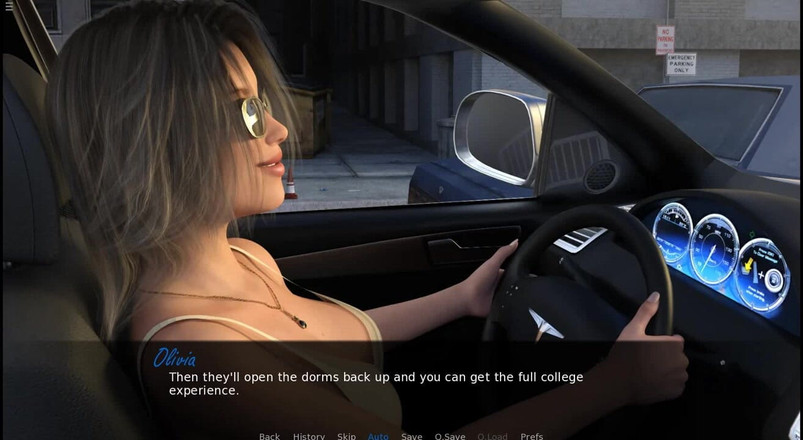Open the dialogue History log
This screenshot has width=803, height=440.
pyautogui.click(x=308, y=435)
